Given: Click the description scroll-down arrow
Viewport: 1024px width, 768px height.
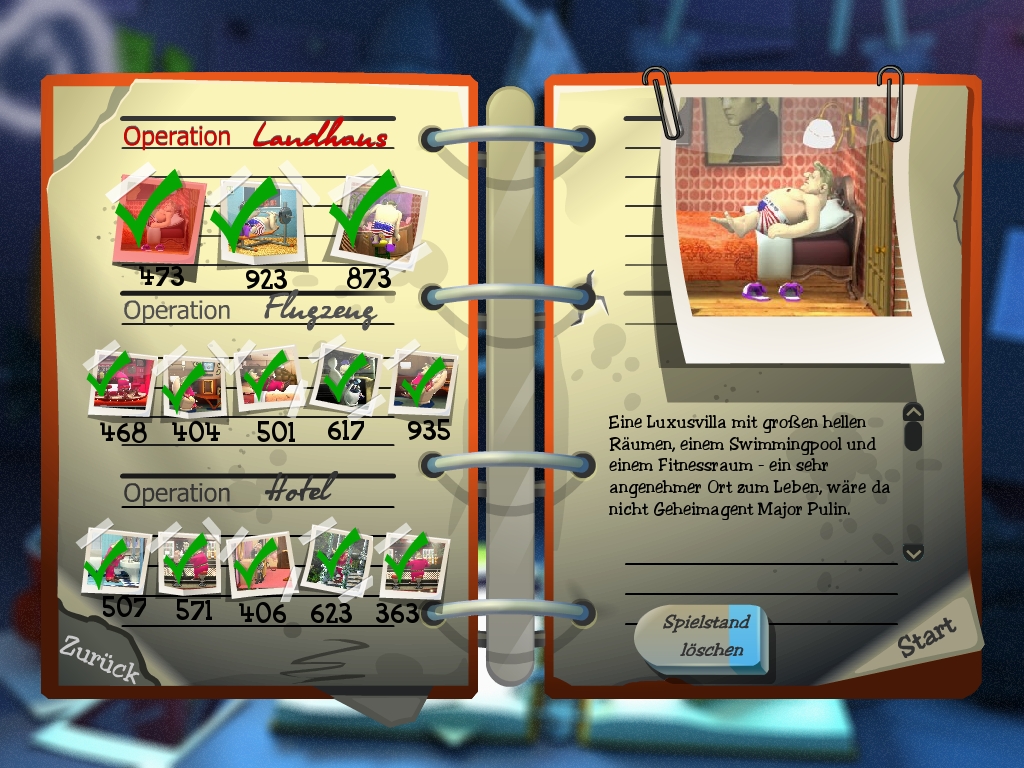Looking at the screenshot, I should [912, 552].
